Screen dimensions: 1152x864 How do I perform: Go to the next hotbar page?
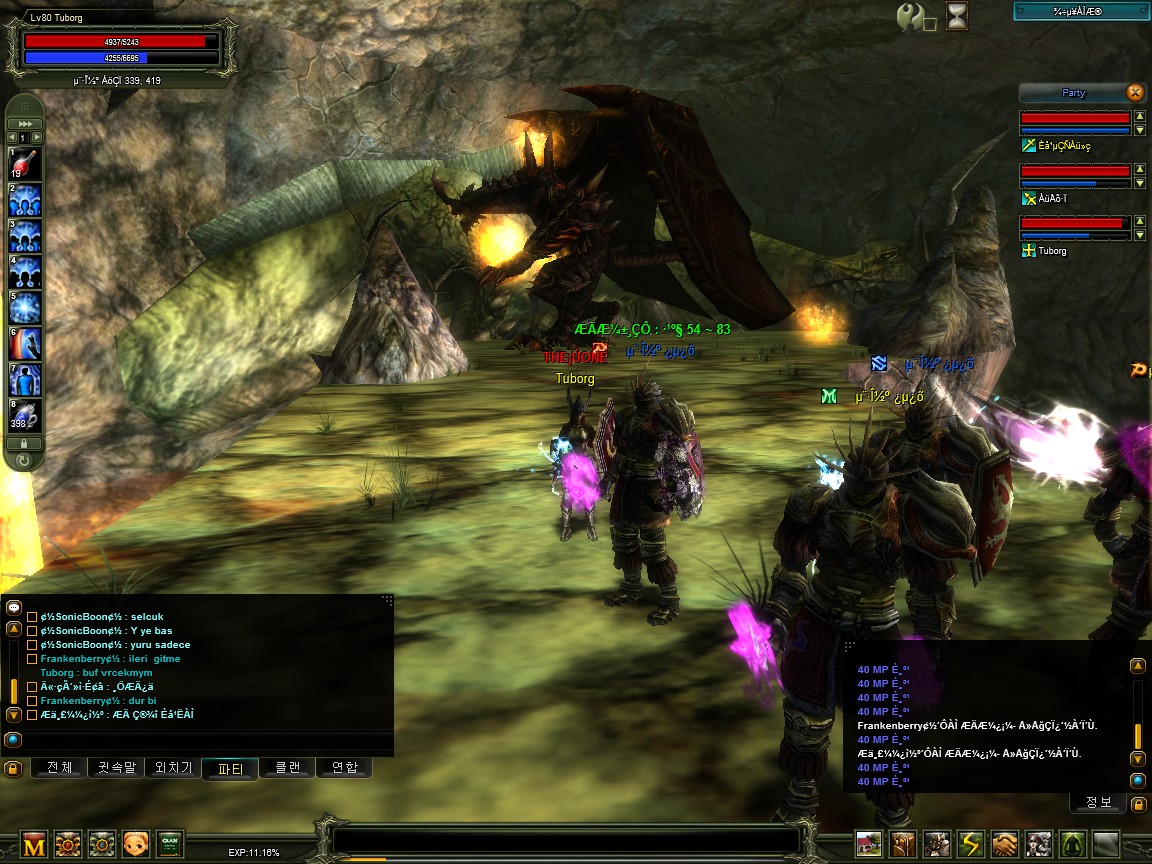(37, 137)
